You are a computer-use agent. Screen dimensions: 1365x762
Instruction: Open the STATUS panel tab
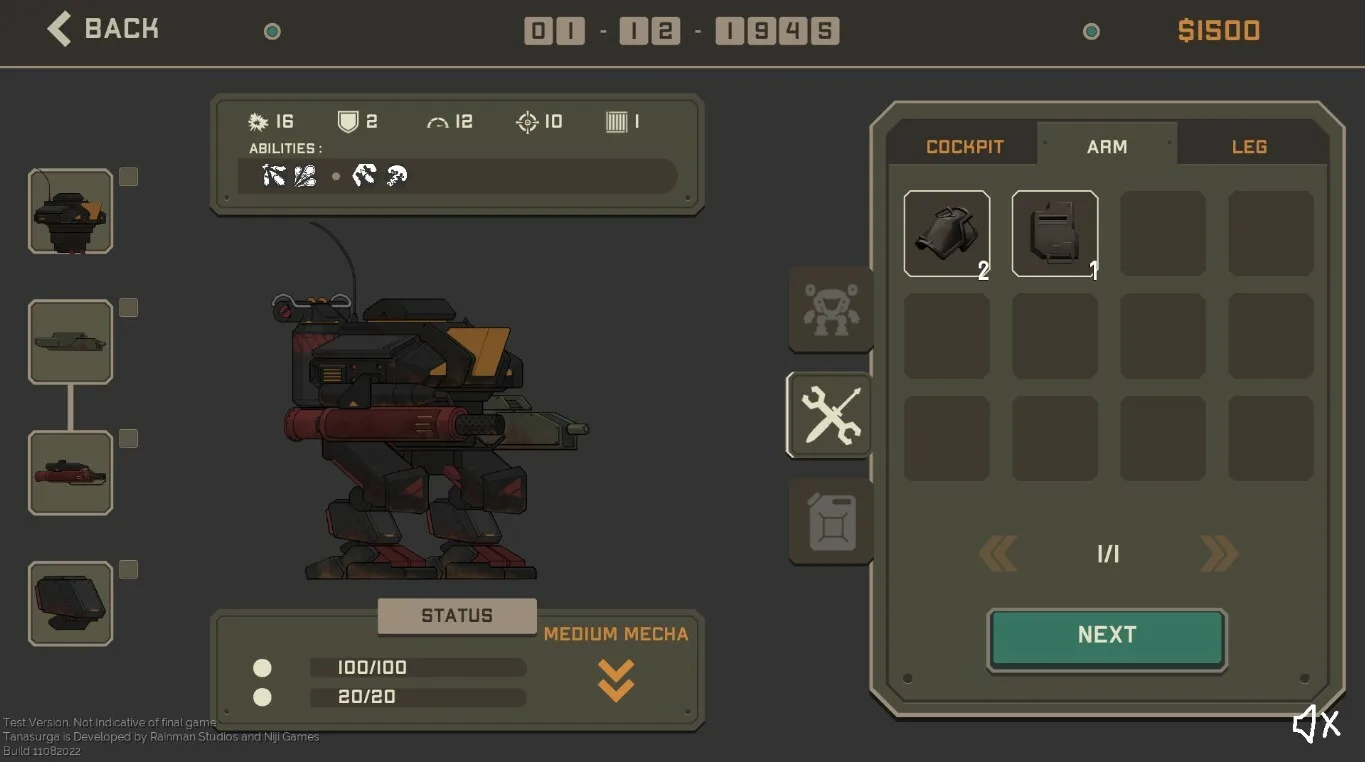tap(457, 616)
